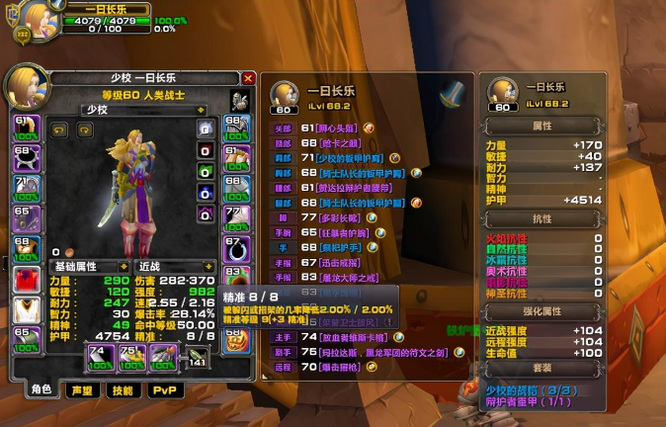Screen dimensions: 666x427
Task: Click the 角色 character tab
Action: pyautogui.click(x=41, y=391)
